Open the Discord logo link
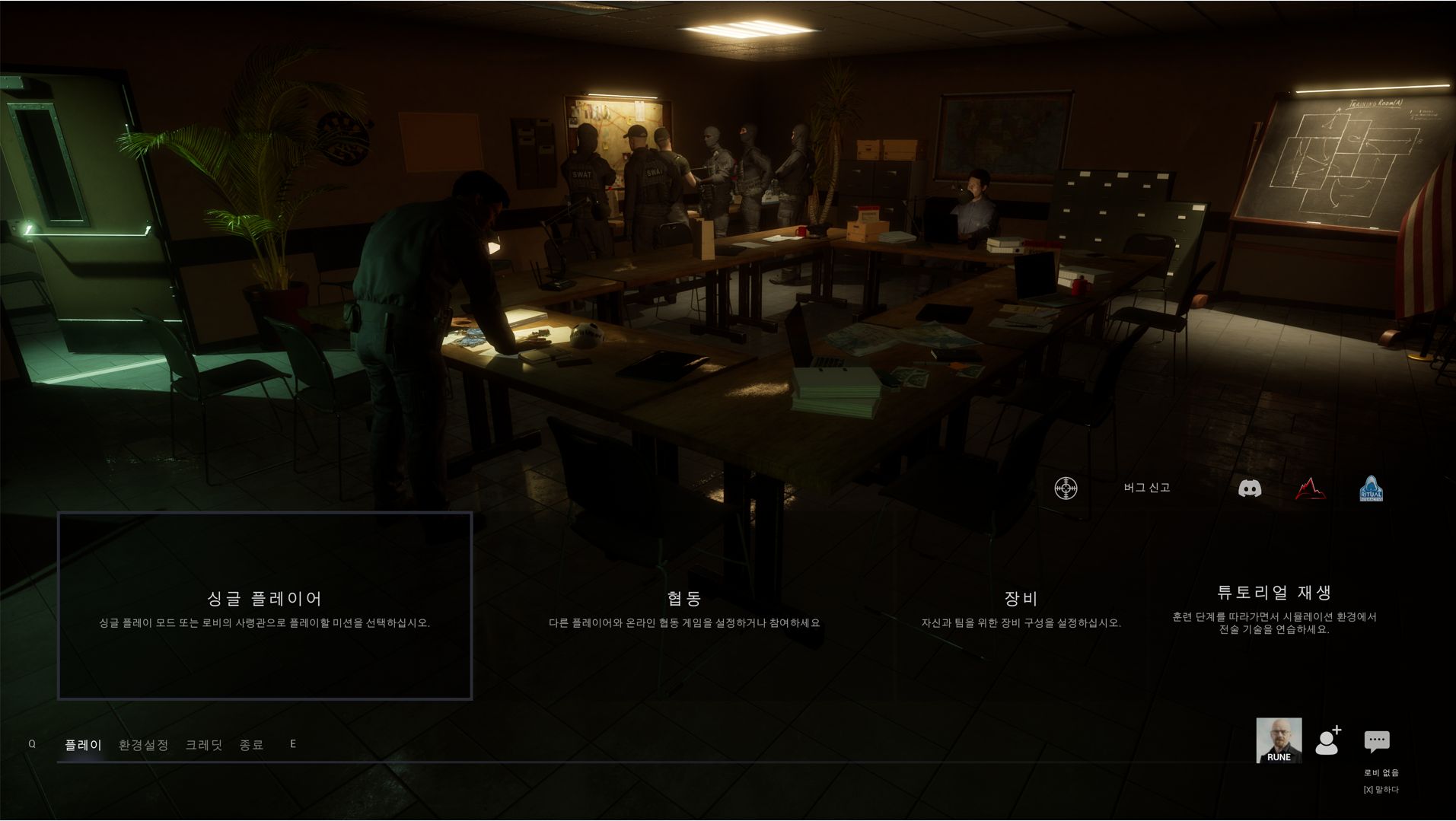 click(1250, 488)
